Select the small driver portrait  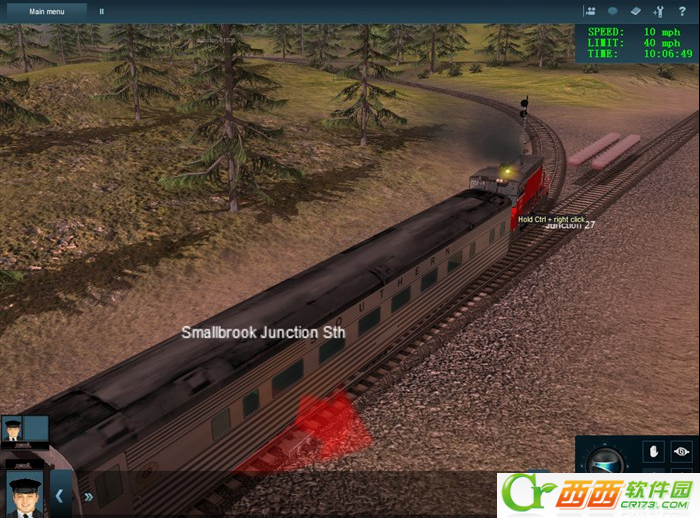(12, 429)
